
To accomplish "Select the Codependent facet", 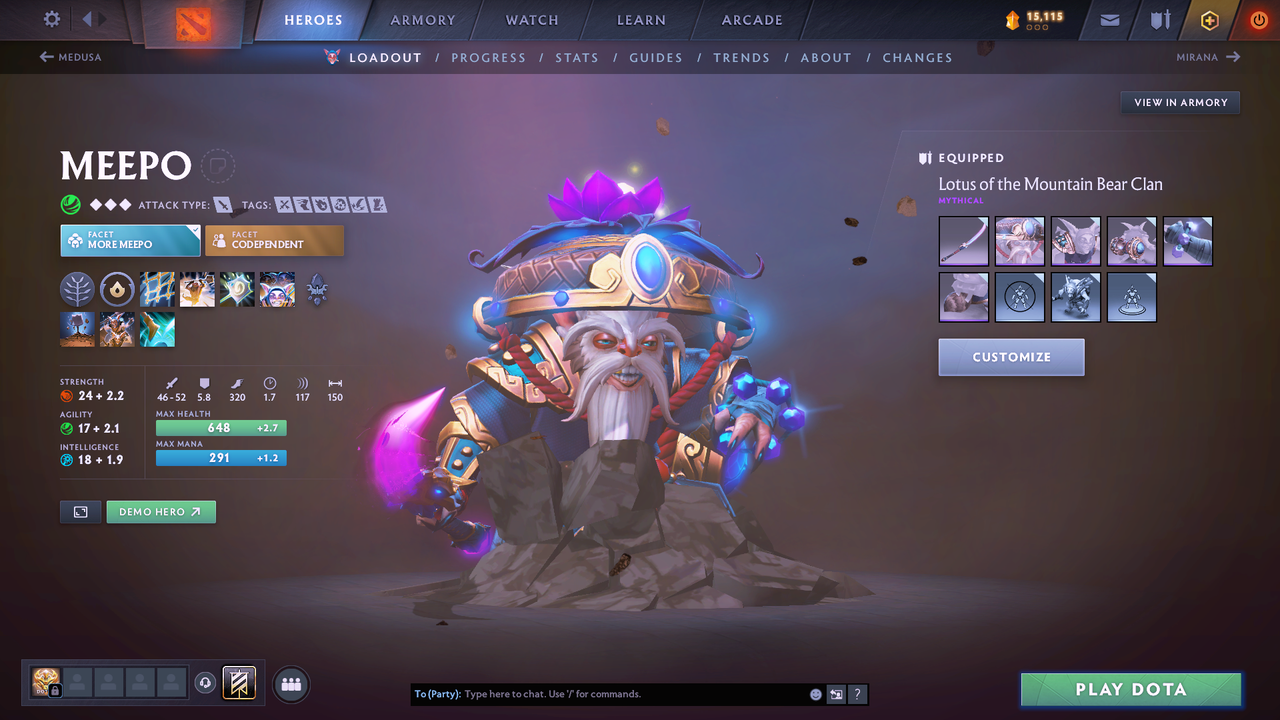I will pos(274,240).
